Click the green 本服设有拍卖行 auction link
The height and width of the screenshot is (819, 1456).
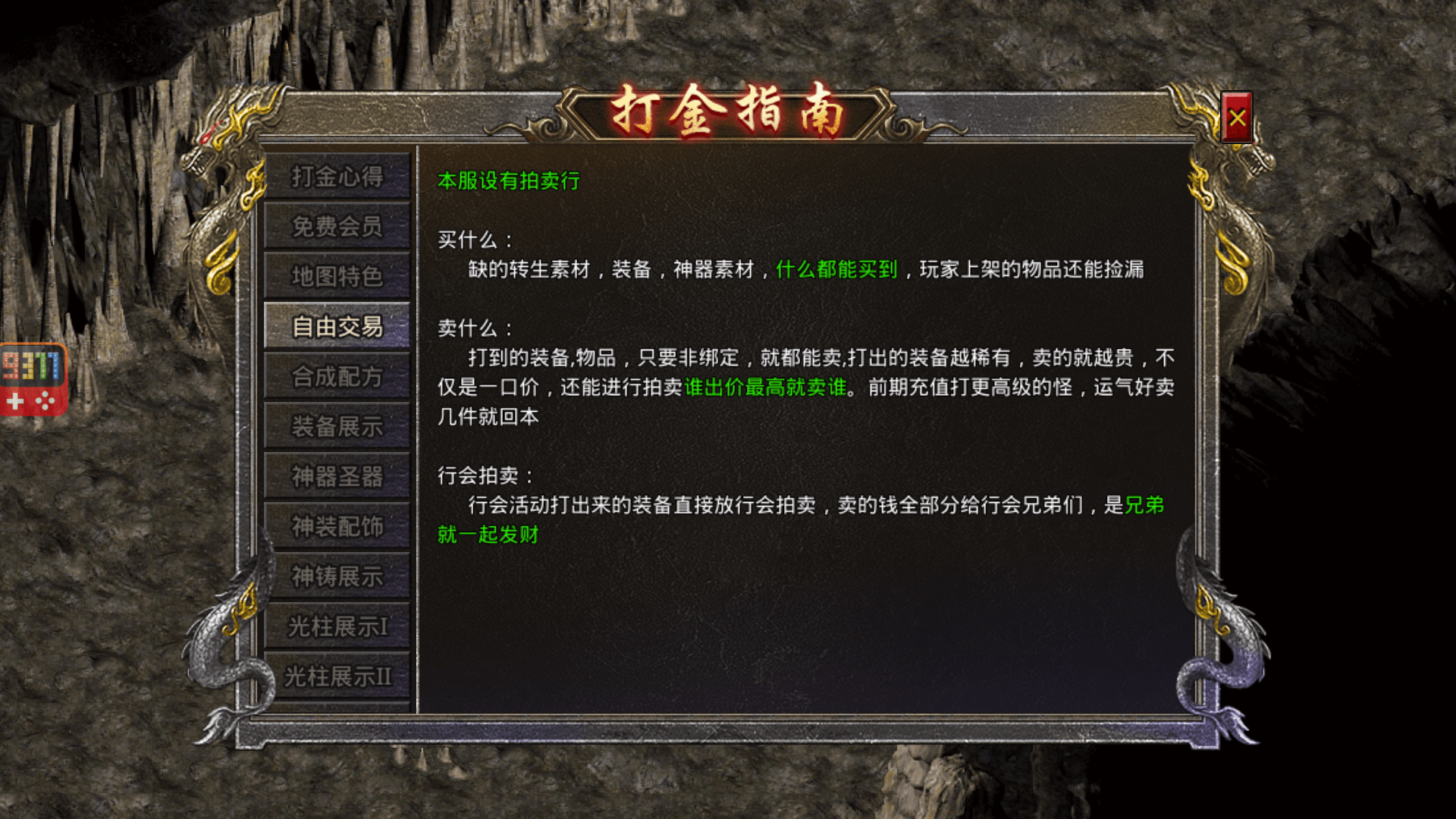[x=511, y=182]
